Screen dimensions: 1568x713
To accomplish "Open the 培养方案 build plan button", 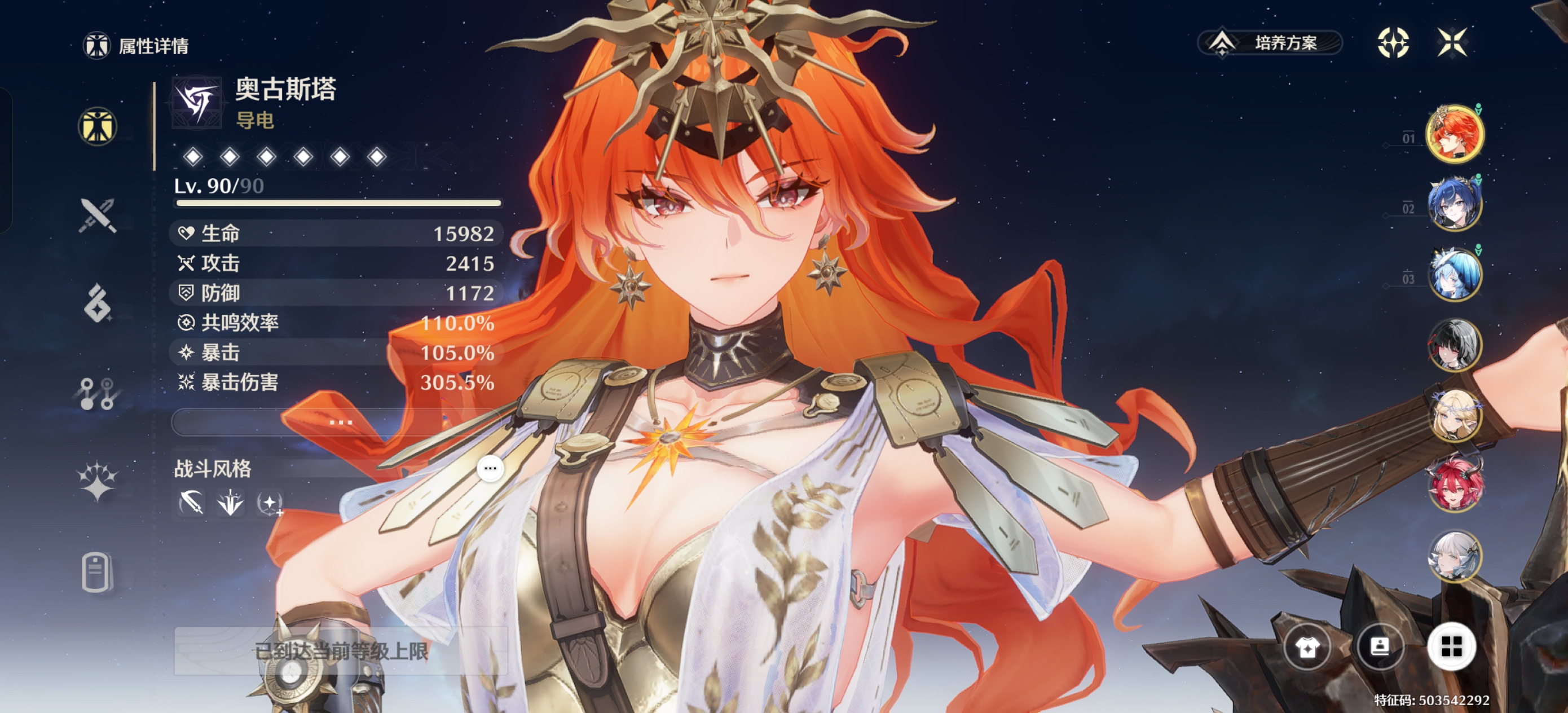I will coord(1270,43).
